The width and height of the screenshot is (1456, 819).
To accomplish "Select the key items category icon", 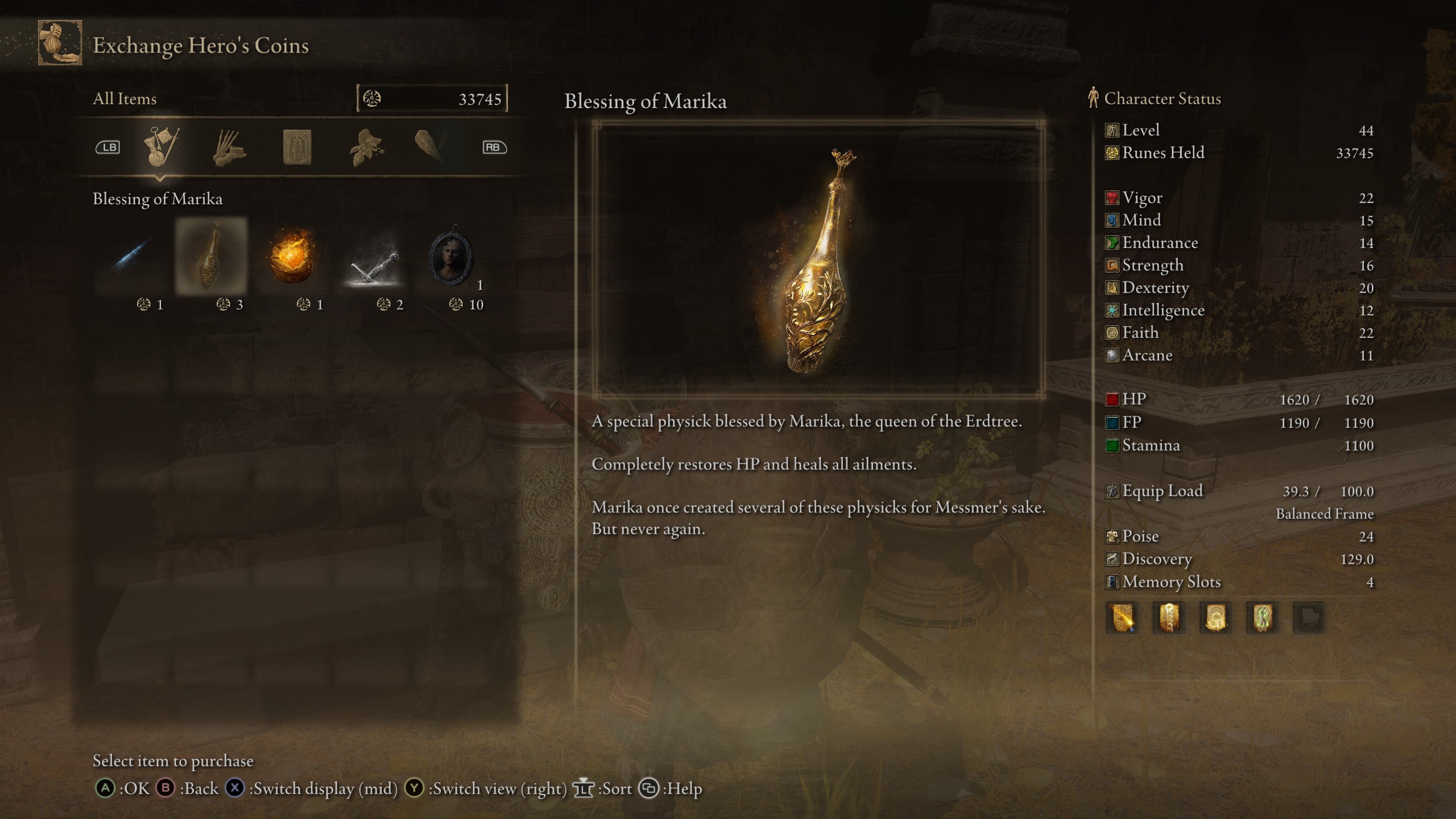I will [161, 147].
